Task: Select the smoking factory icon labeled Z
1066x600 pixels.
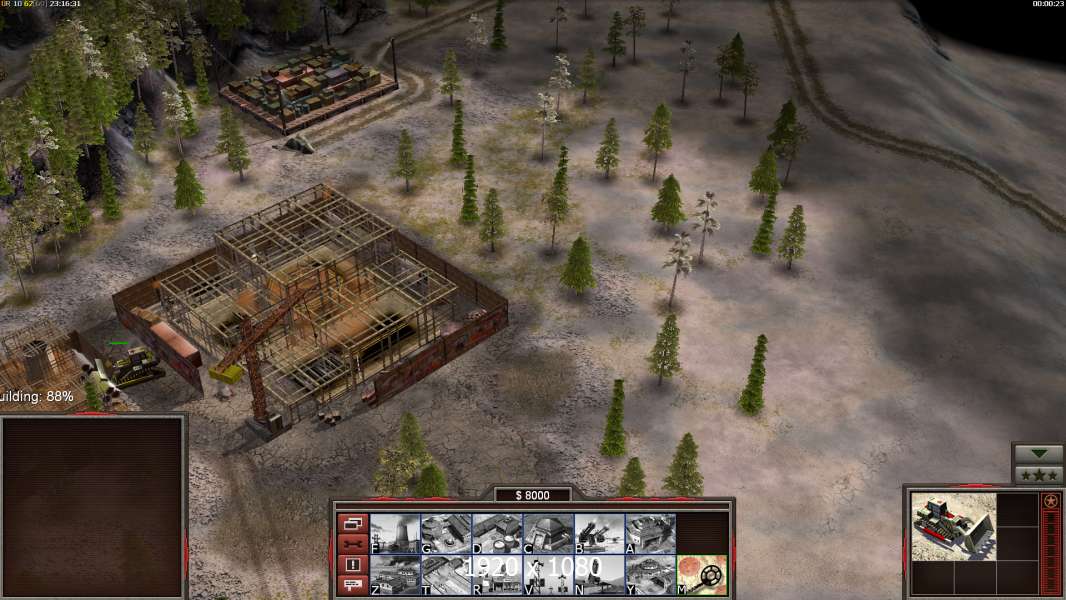Action: pos(395,574)
